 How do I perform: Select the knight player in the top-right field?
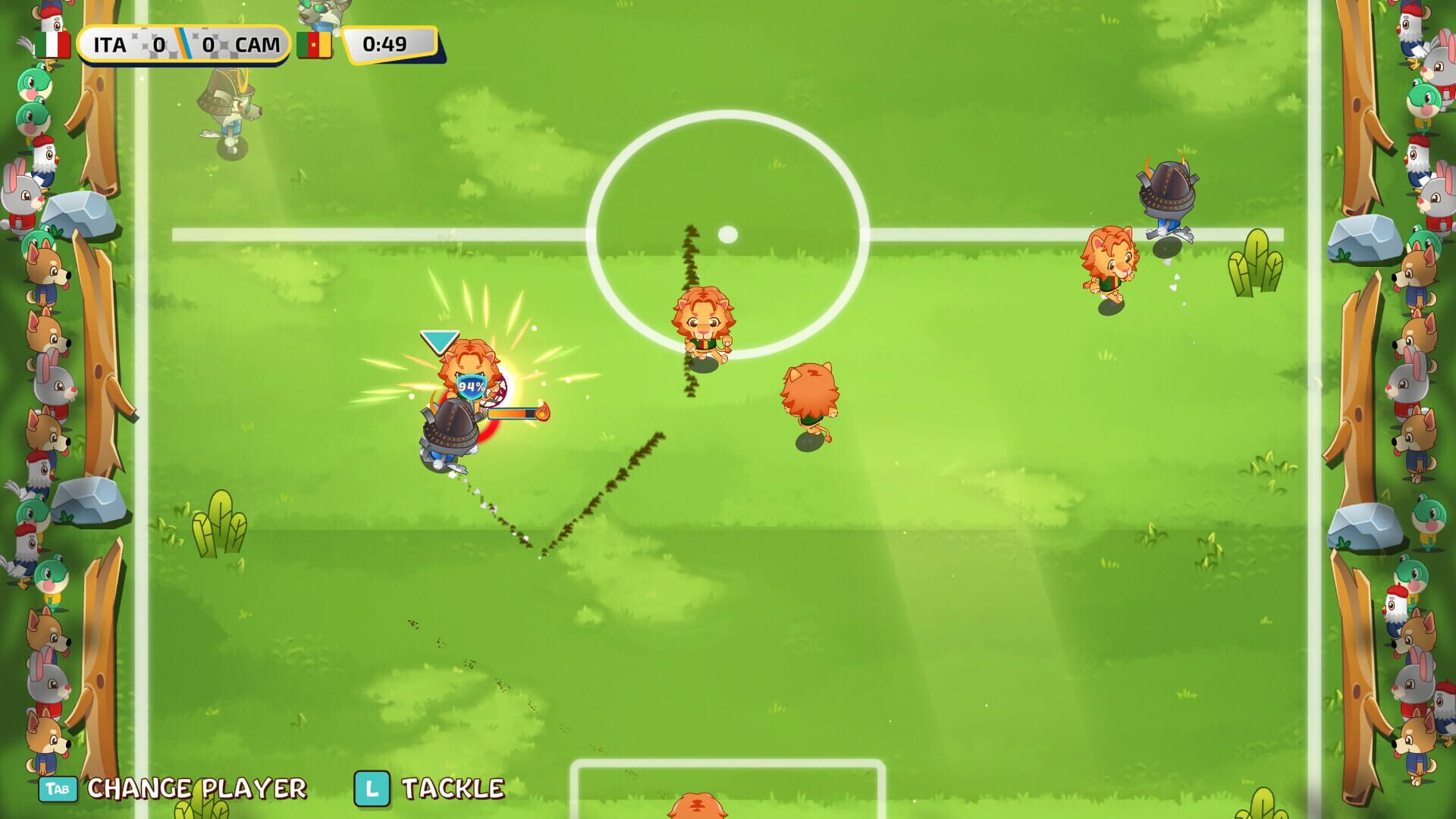(x=1168, y=190)
